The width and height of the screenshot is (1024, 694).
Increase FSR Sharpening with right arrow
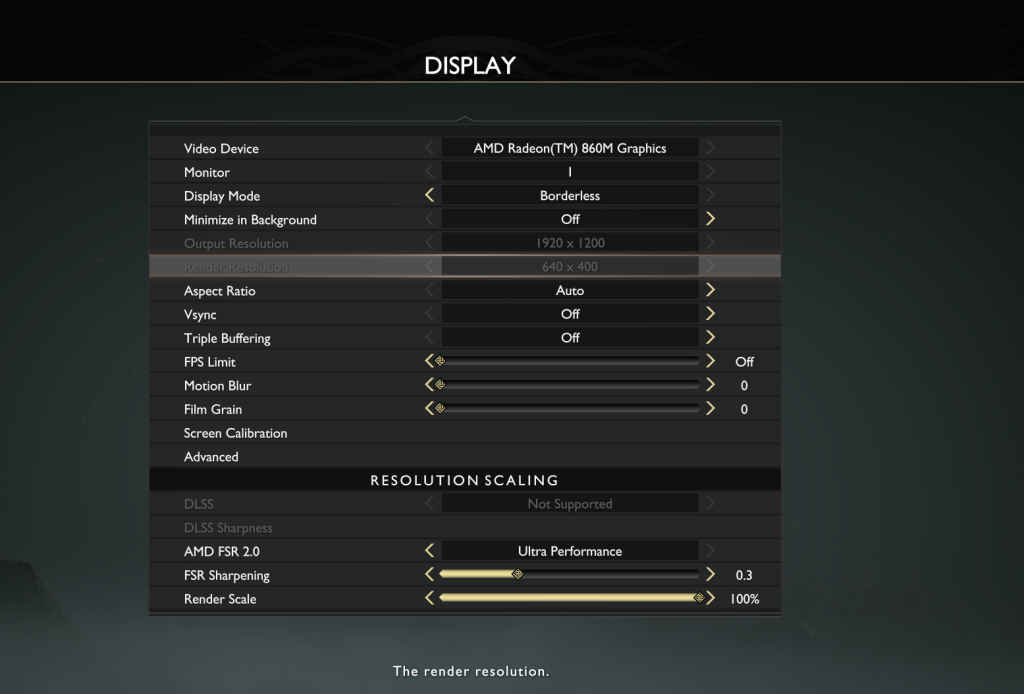click(710, 575)
